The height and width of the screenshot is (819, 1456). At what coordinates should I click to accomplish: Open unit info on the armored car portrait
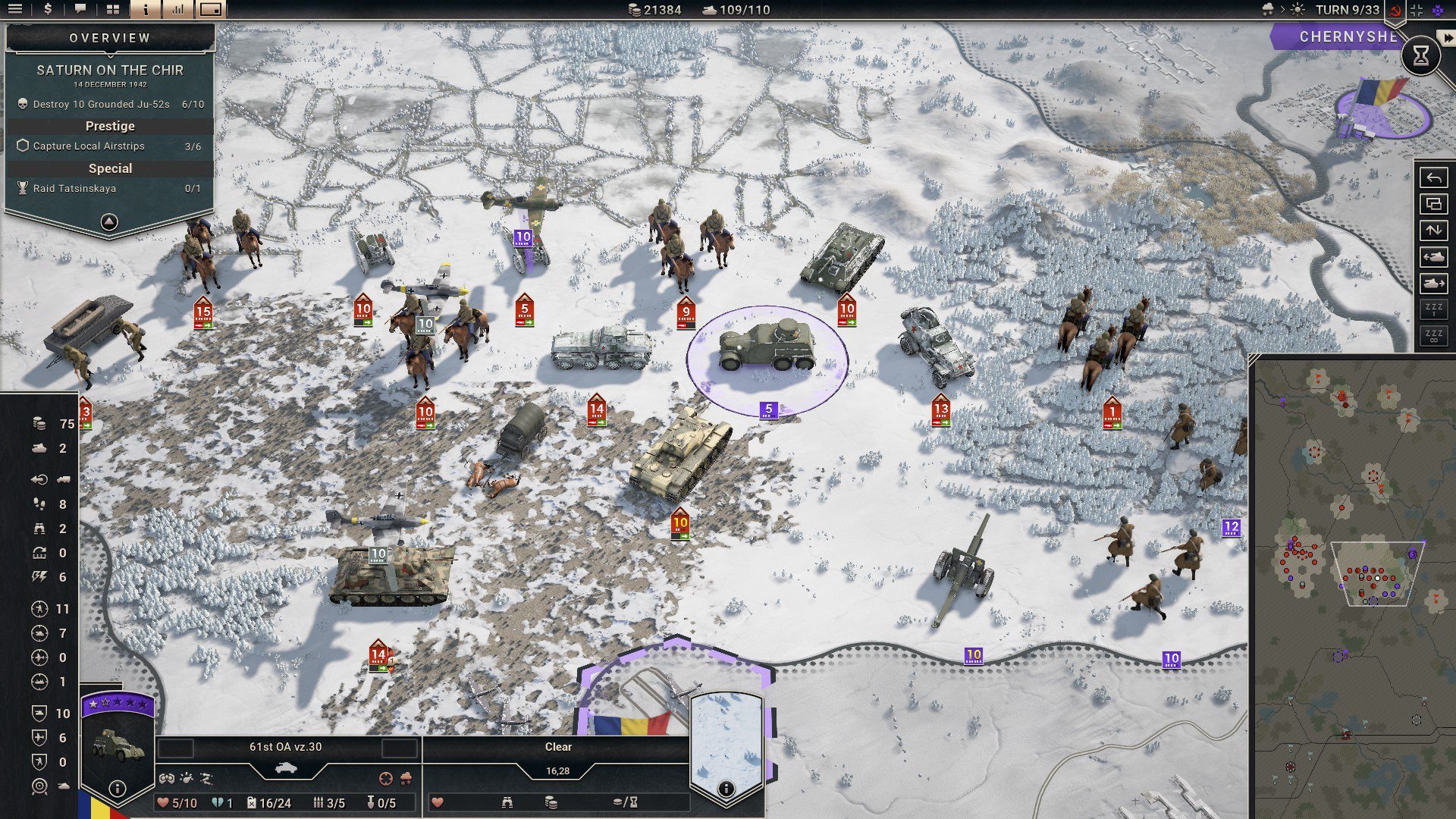(117, 788)
